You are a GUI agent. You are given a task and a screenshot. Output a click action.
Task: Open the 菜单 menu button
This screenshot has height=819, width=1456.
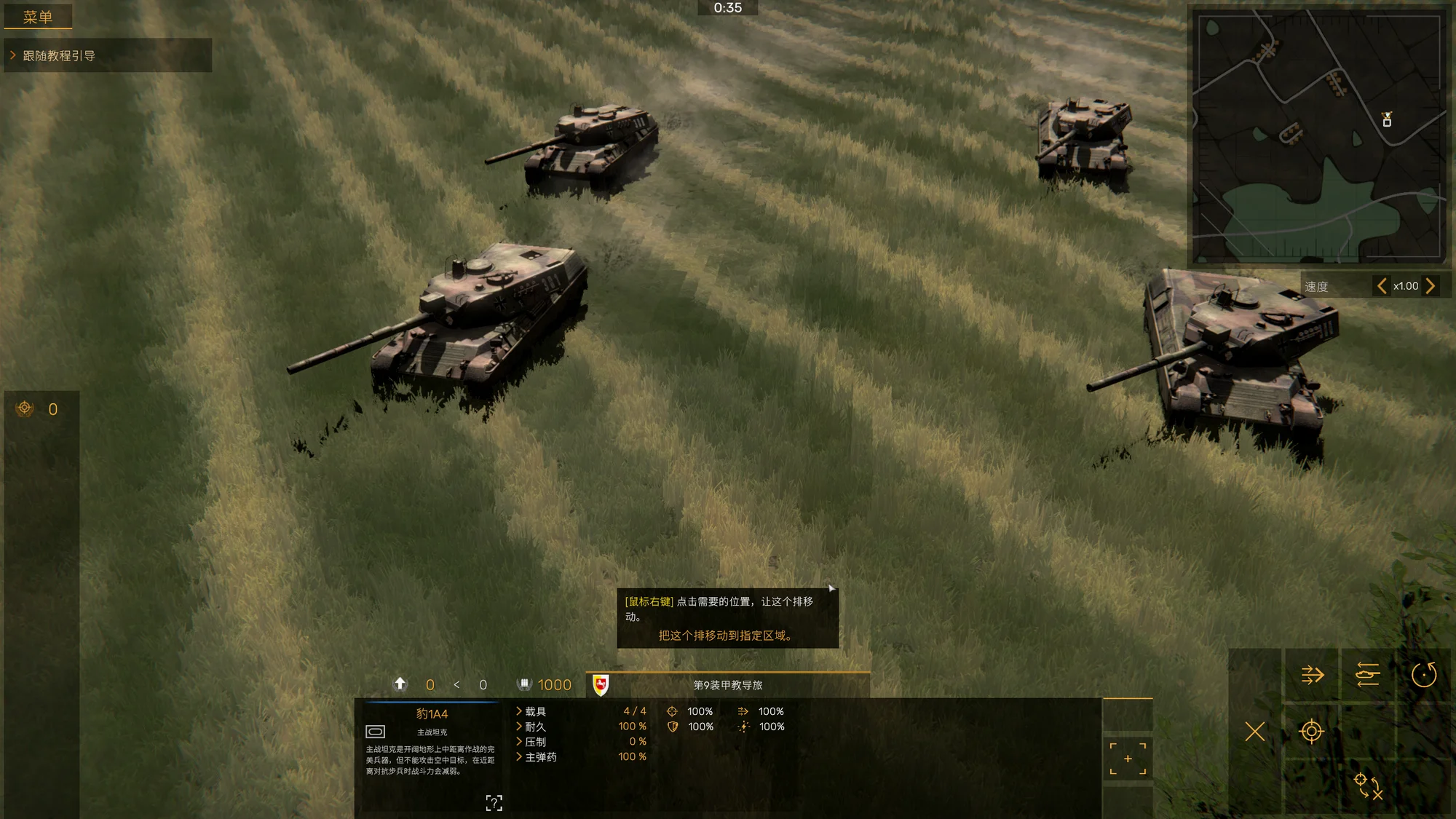tap(38, 17)
